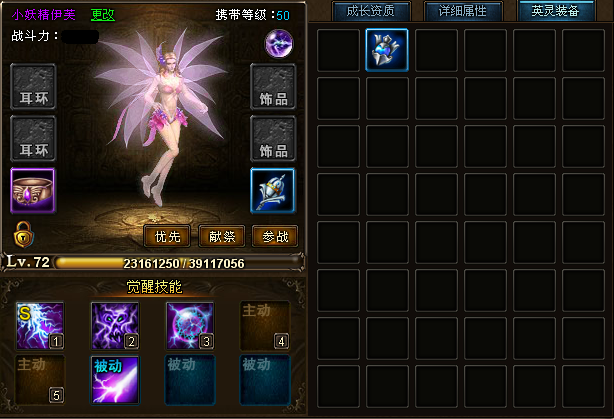
Task: Activate the lightning skill numbered 1
Action: [x=40, y=325]
